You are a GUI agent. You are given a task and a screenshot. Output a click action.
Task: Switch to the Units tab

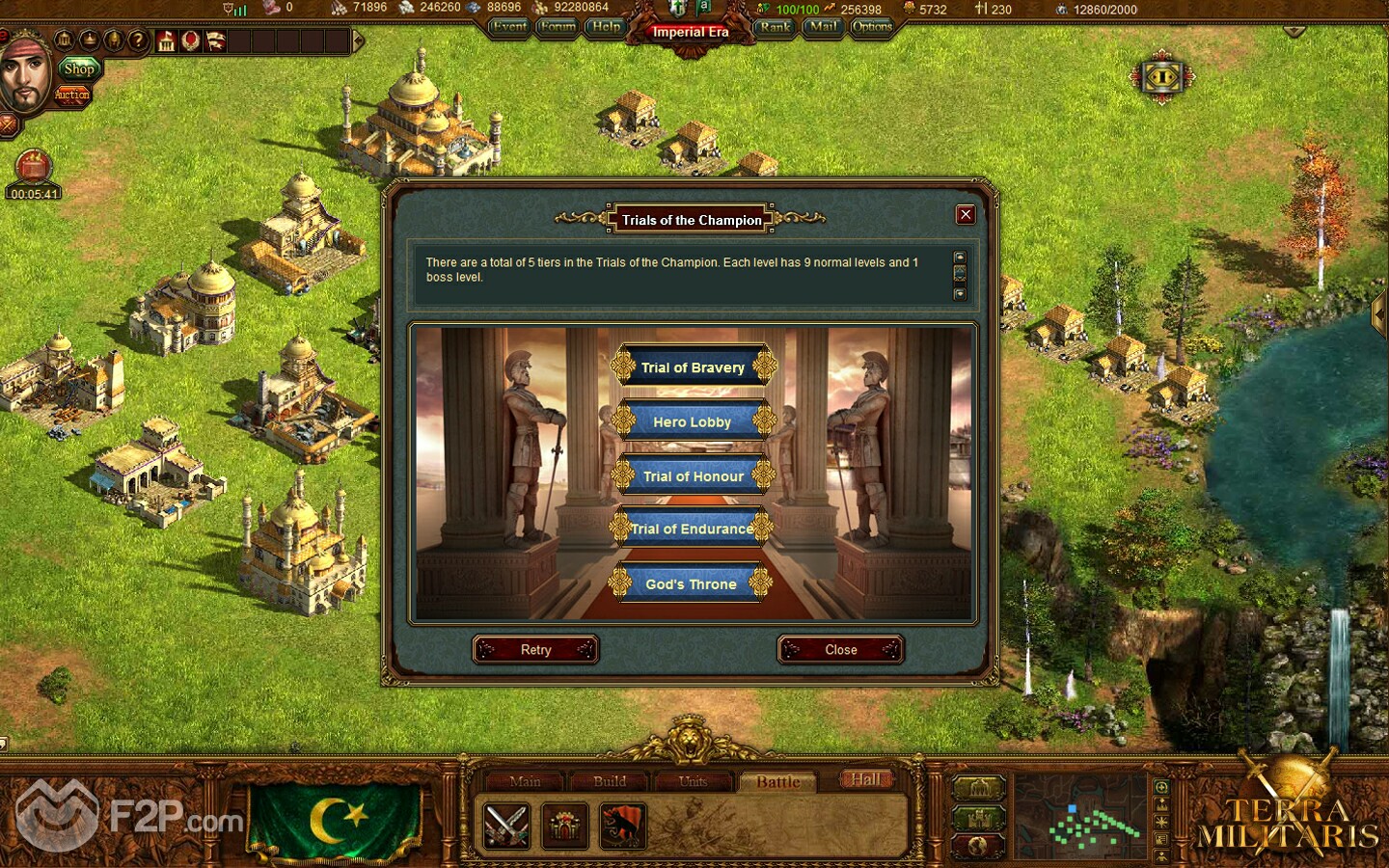tap(693, 781)
